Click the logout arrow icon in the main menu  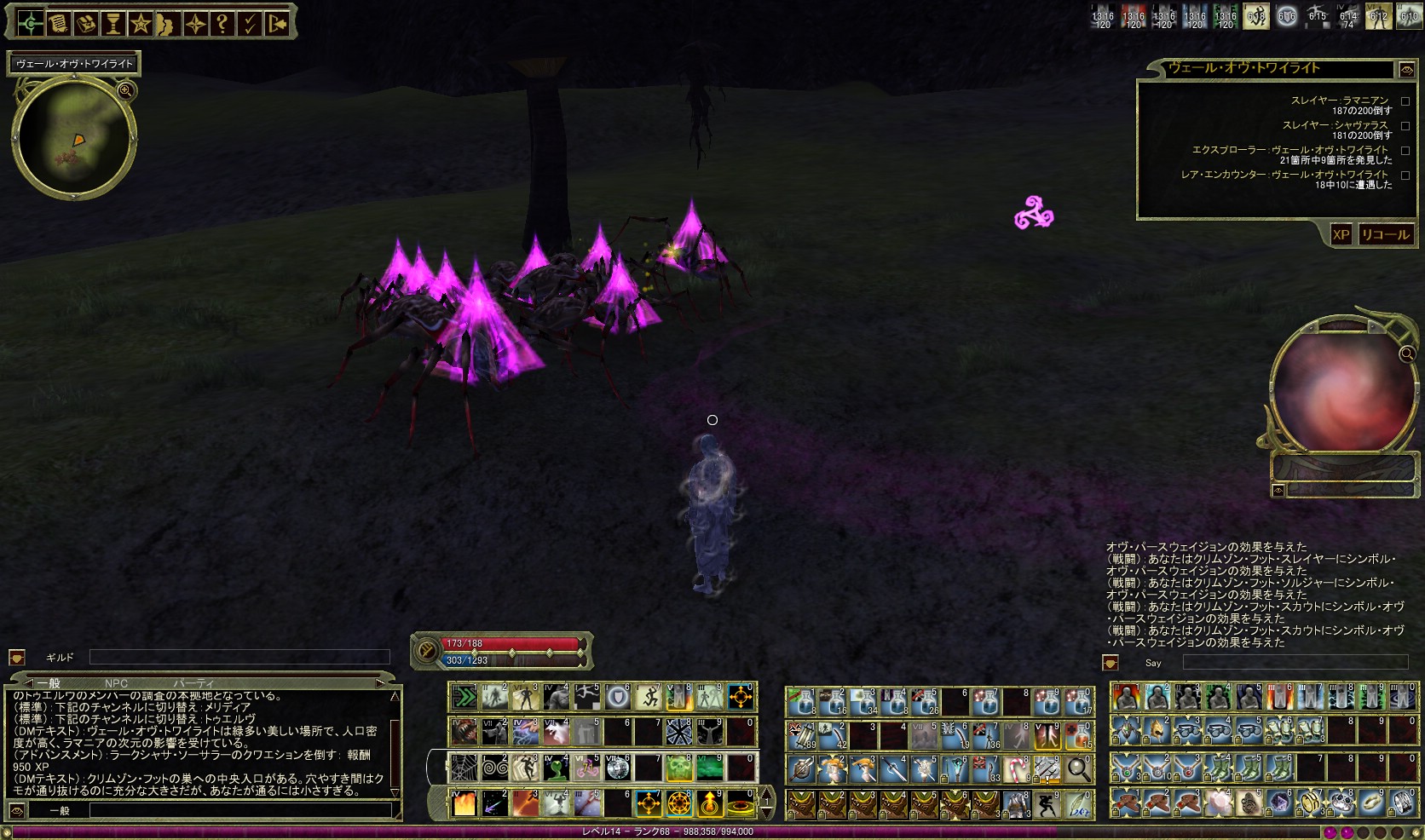[x=277, y=24]
